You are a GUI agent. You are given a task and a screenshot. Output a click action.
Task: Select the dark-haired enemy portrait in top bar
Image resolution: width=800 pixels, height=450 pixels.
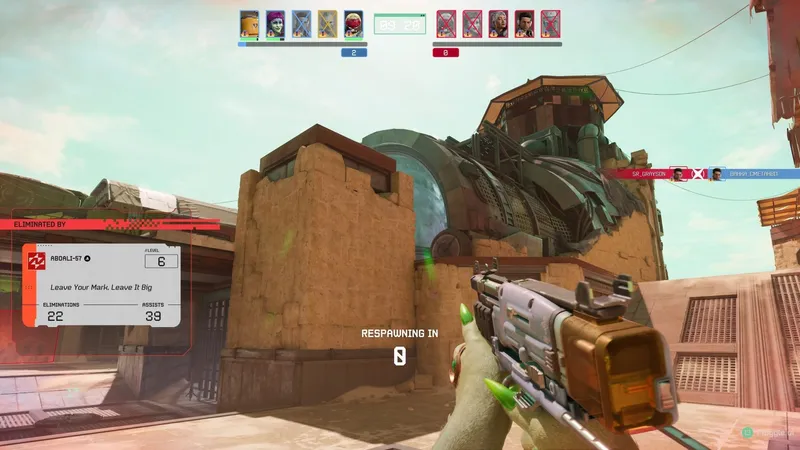tap(524, 23)
